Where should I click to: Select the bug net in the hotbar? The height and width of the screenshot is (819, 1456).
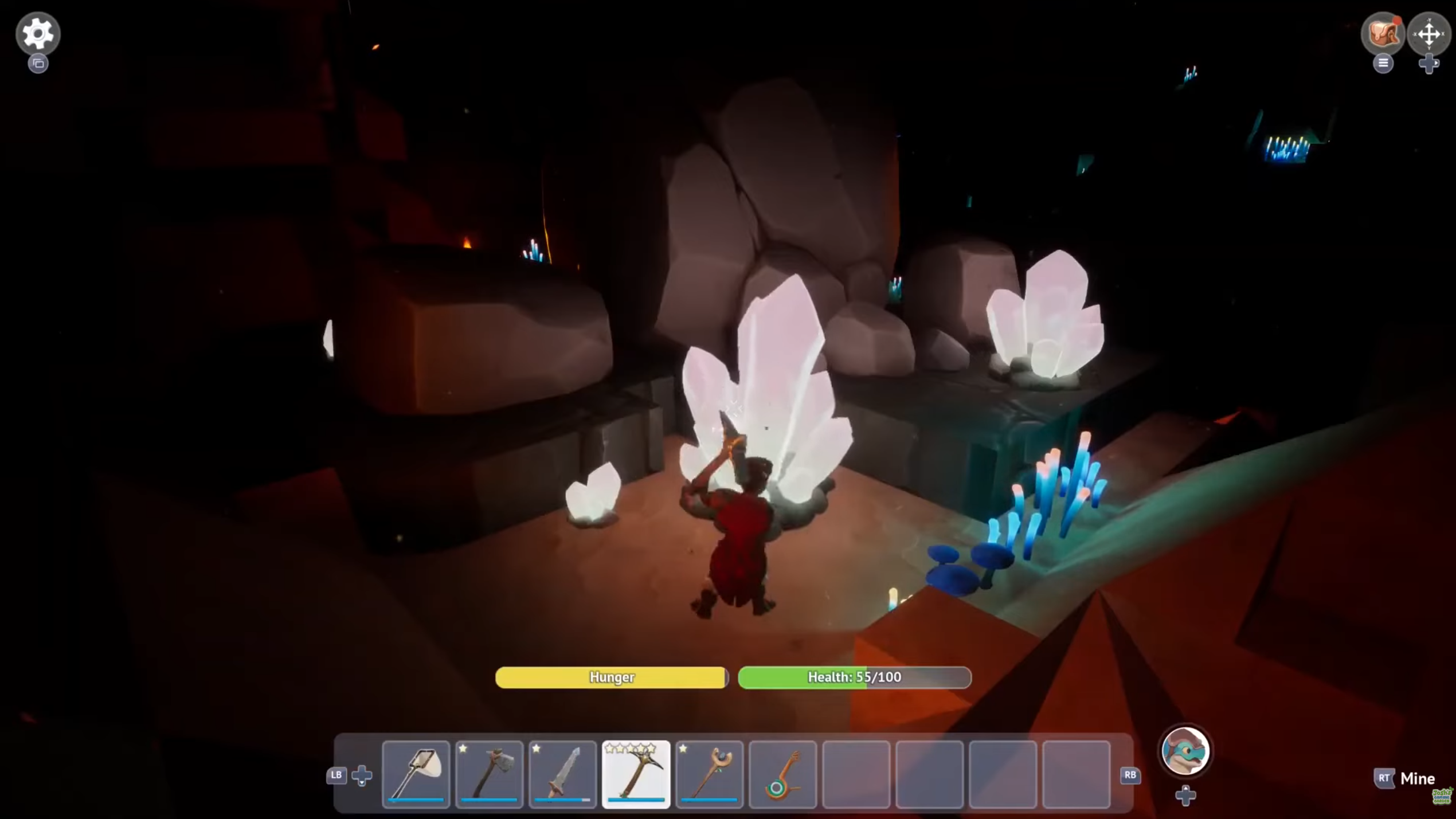[x=416, y=775]
